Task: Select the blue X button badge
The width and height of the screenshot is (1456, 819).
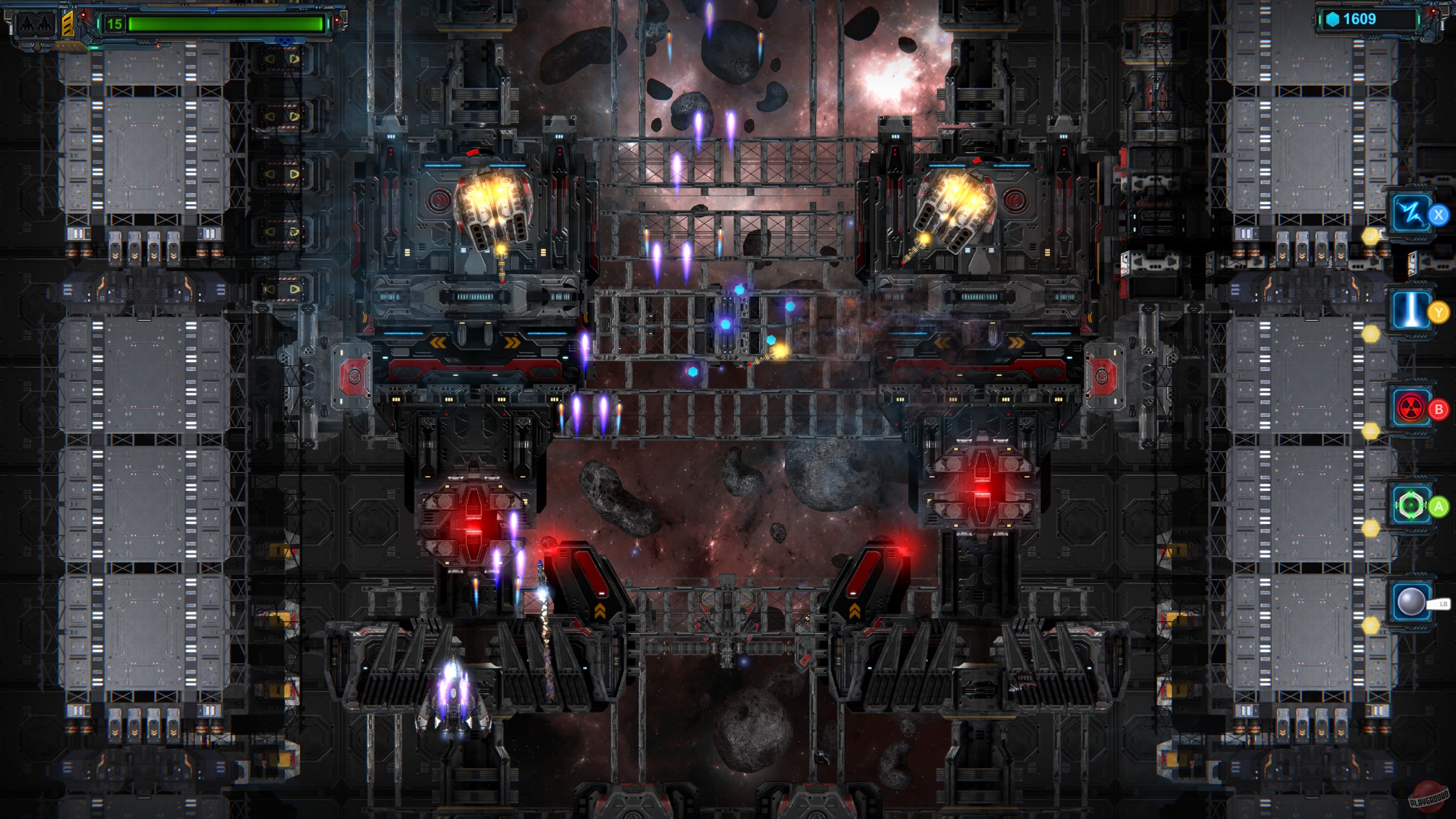Action: click(x=1438, y=213)
